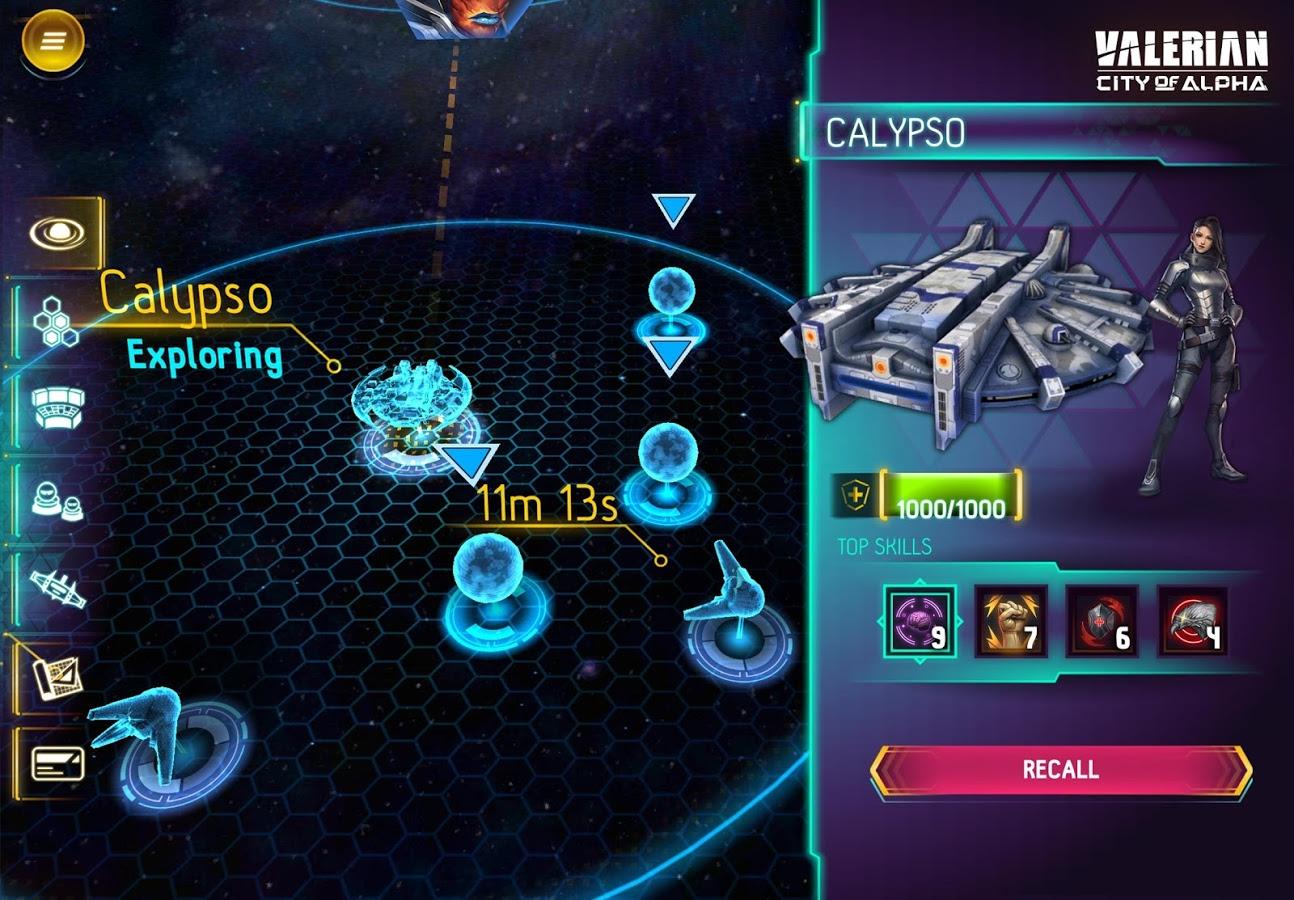Choose the golden fist skill icon
The image size is (1294, 900).
pos(1011,622)
